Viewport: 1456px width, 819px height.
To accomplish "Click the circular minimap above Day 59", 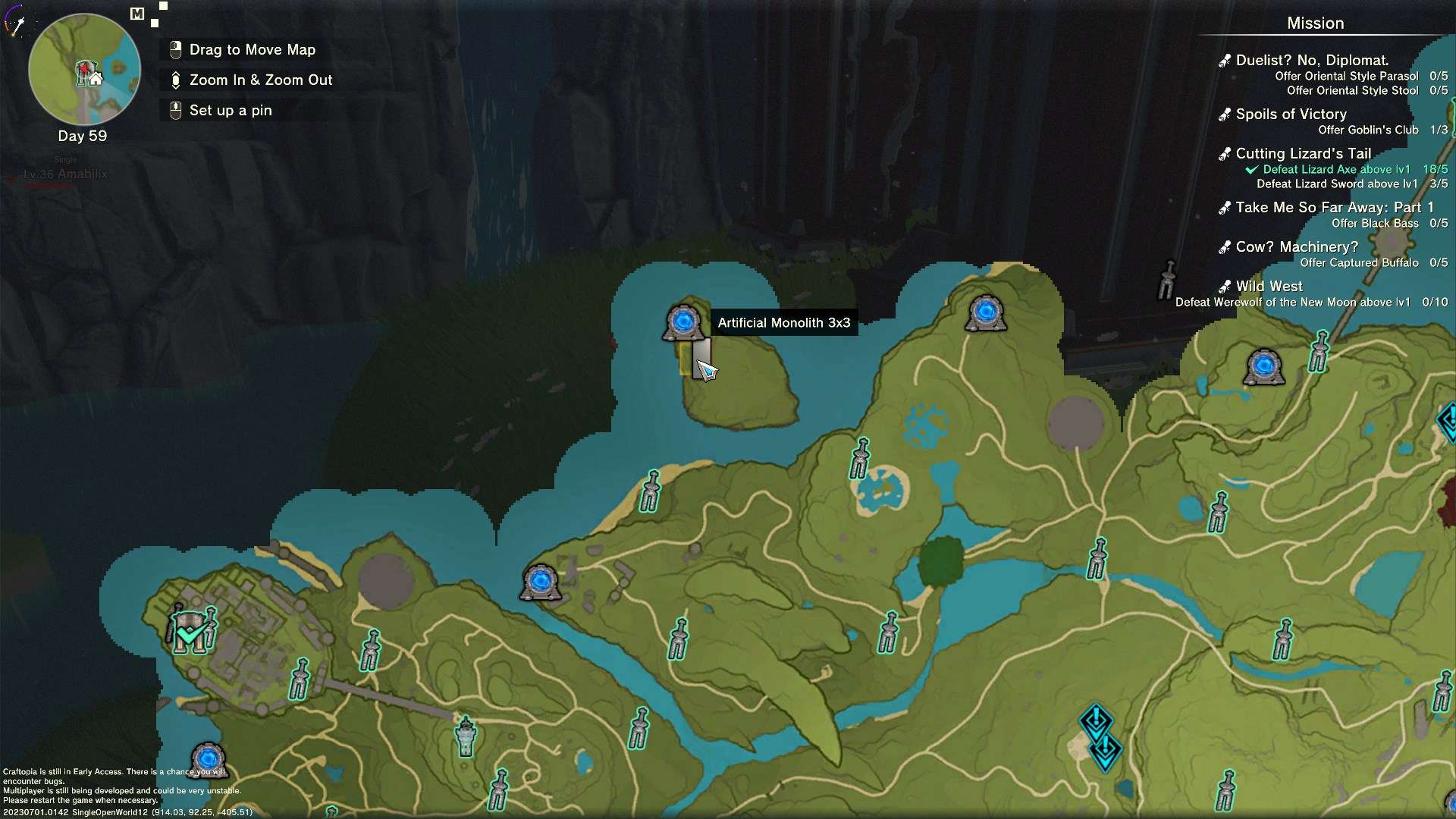I will coord(83,69).
